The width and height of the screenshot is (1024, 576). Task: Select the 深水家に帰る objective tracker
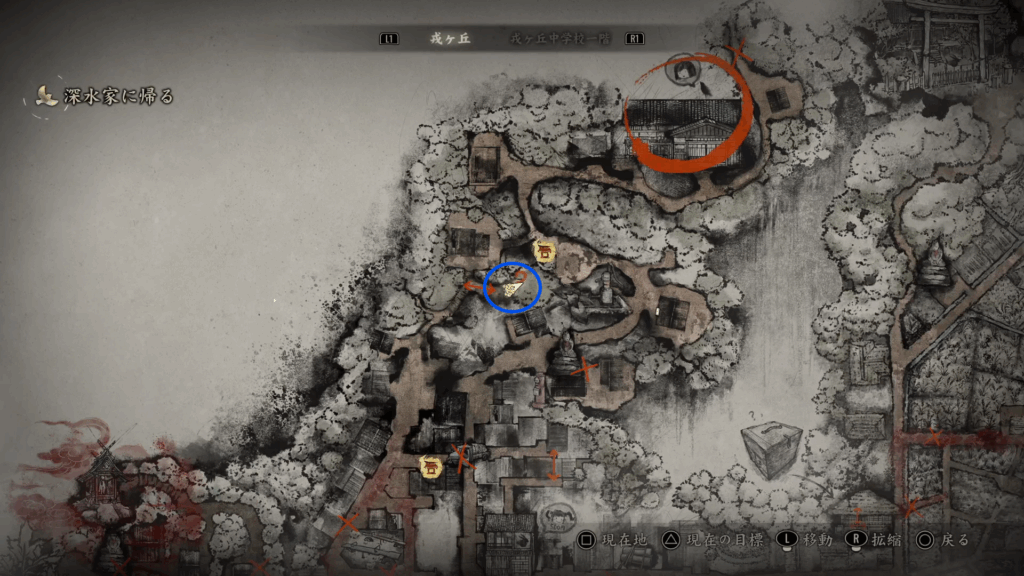pyautogui.click(x=105, y=97)
